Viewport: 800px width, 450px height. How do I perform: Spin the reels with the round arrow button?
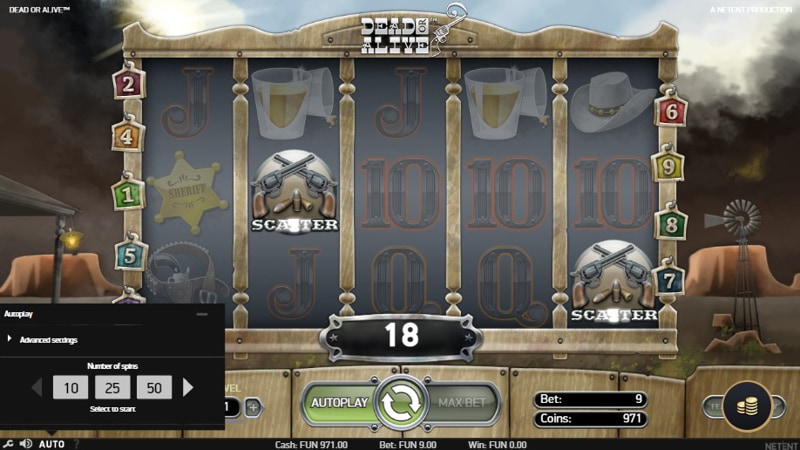pos(401,402)
